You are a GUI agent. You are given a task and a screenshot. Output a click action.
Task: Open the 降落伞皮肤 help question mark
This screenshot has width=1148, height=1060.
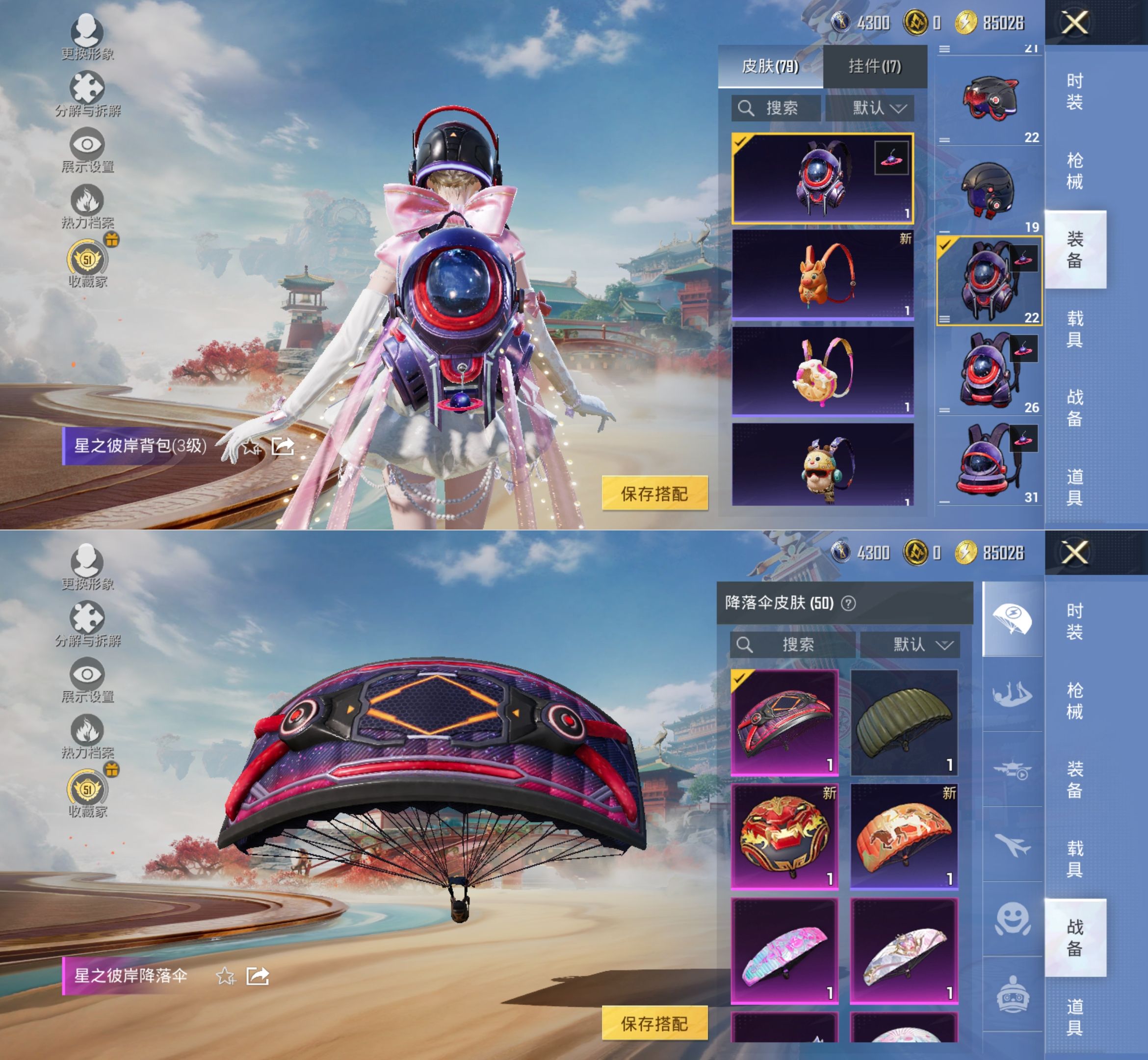tap(848, 604)
